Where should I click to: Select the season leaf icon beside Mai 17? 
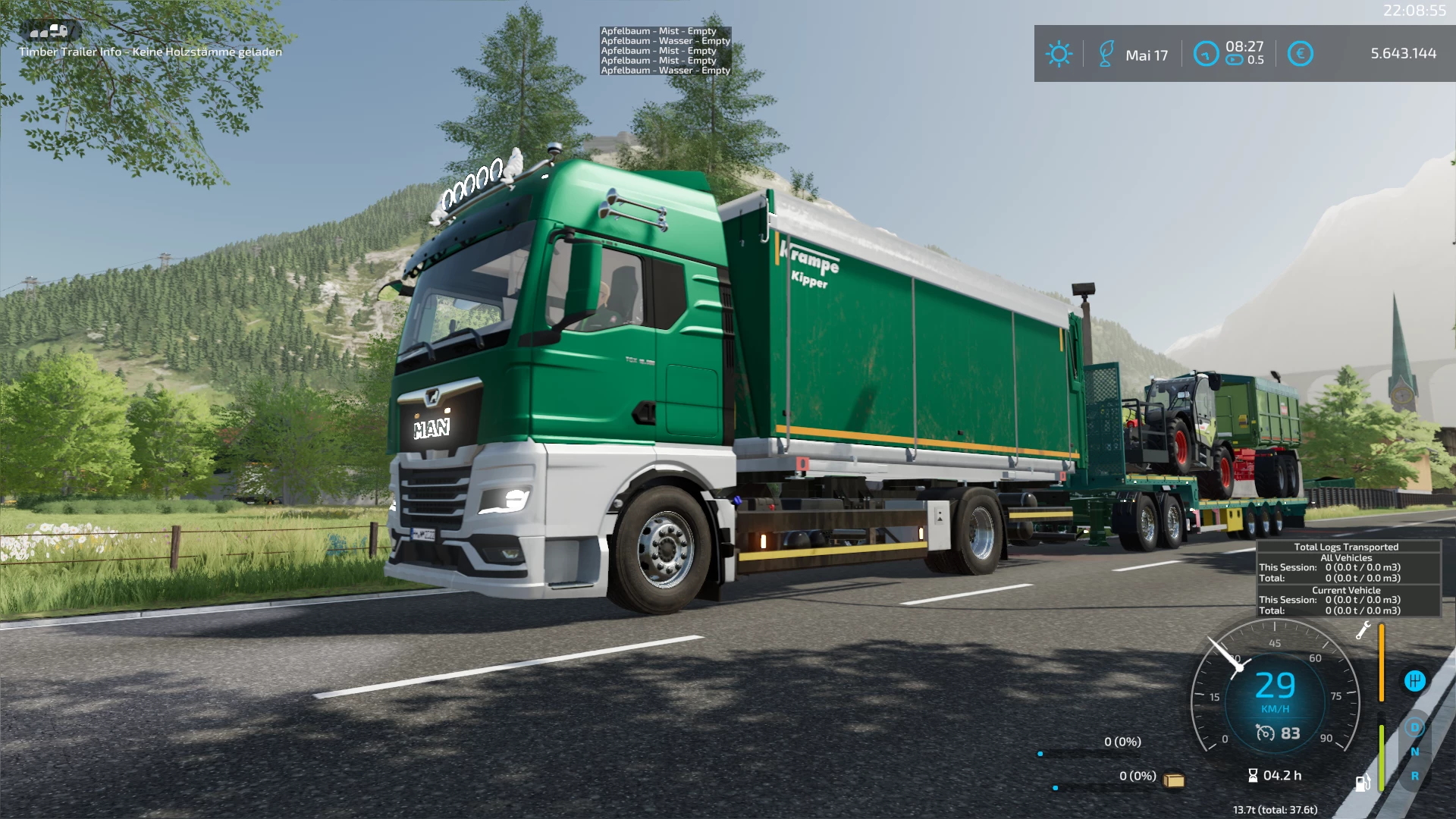pyautogui.click(x=1106, y=55)
